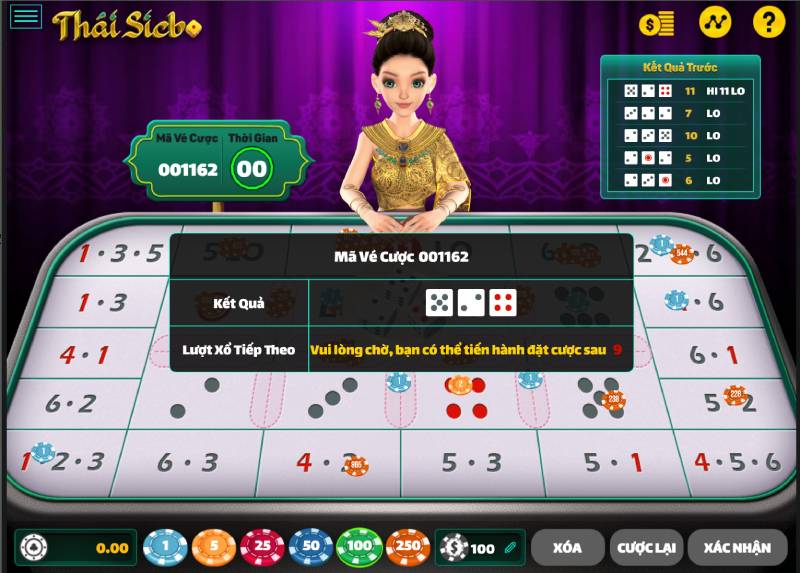
Task: Choose the 25 value chip
Action: pos(262,547)
